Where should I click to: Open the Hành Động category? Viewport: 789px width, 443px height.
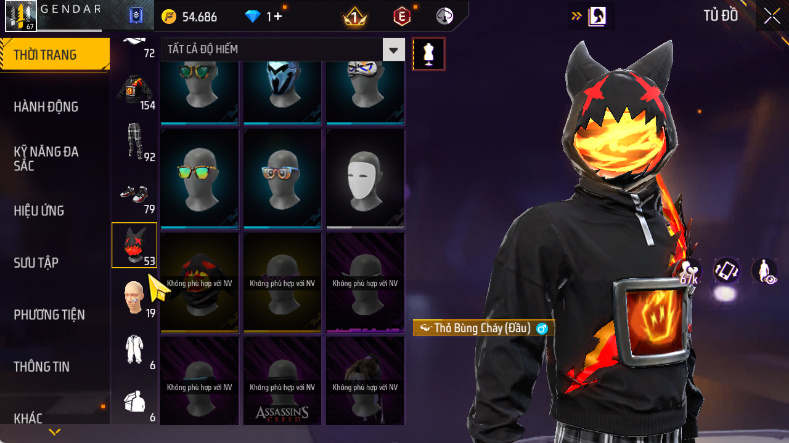(46, 107)
